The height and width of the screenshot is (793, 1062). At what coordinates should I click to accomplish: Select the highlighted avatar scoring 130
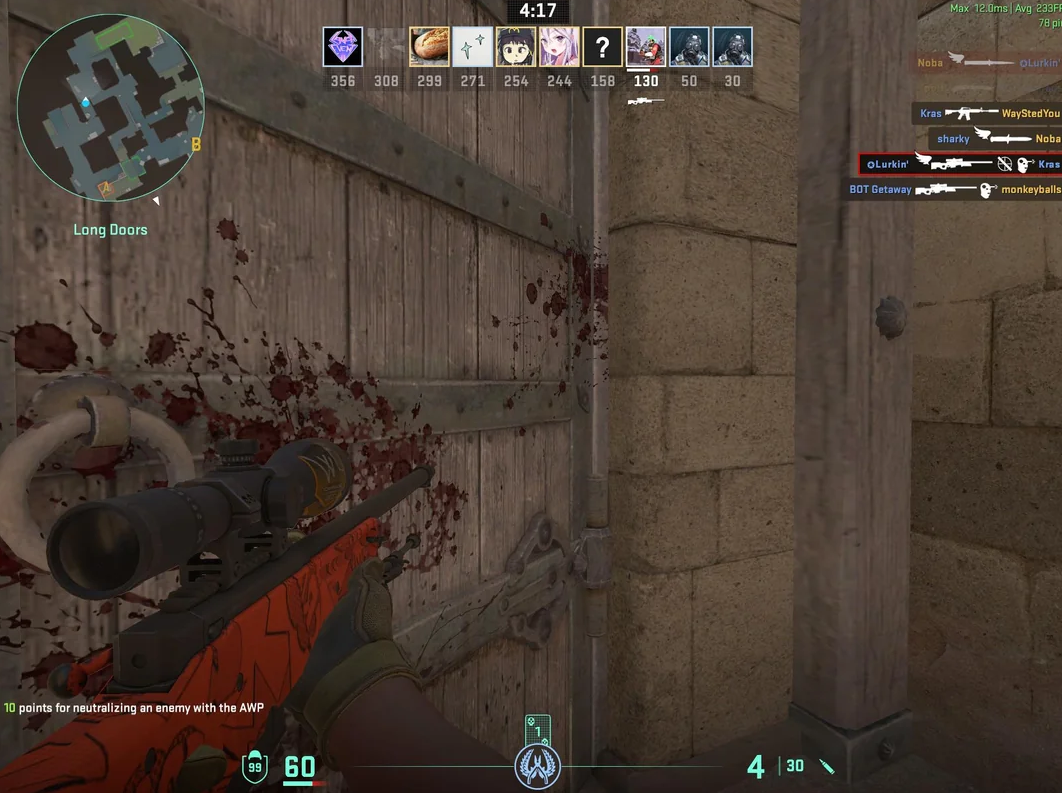(x=646, y=47)
